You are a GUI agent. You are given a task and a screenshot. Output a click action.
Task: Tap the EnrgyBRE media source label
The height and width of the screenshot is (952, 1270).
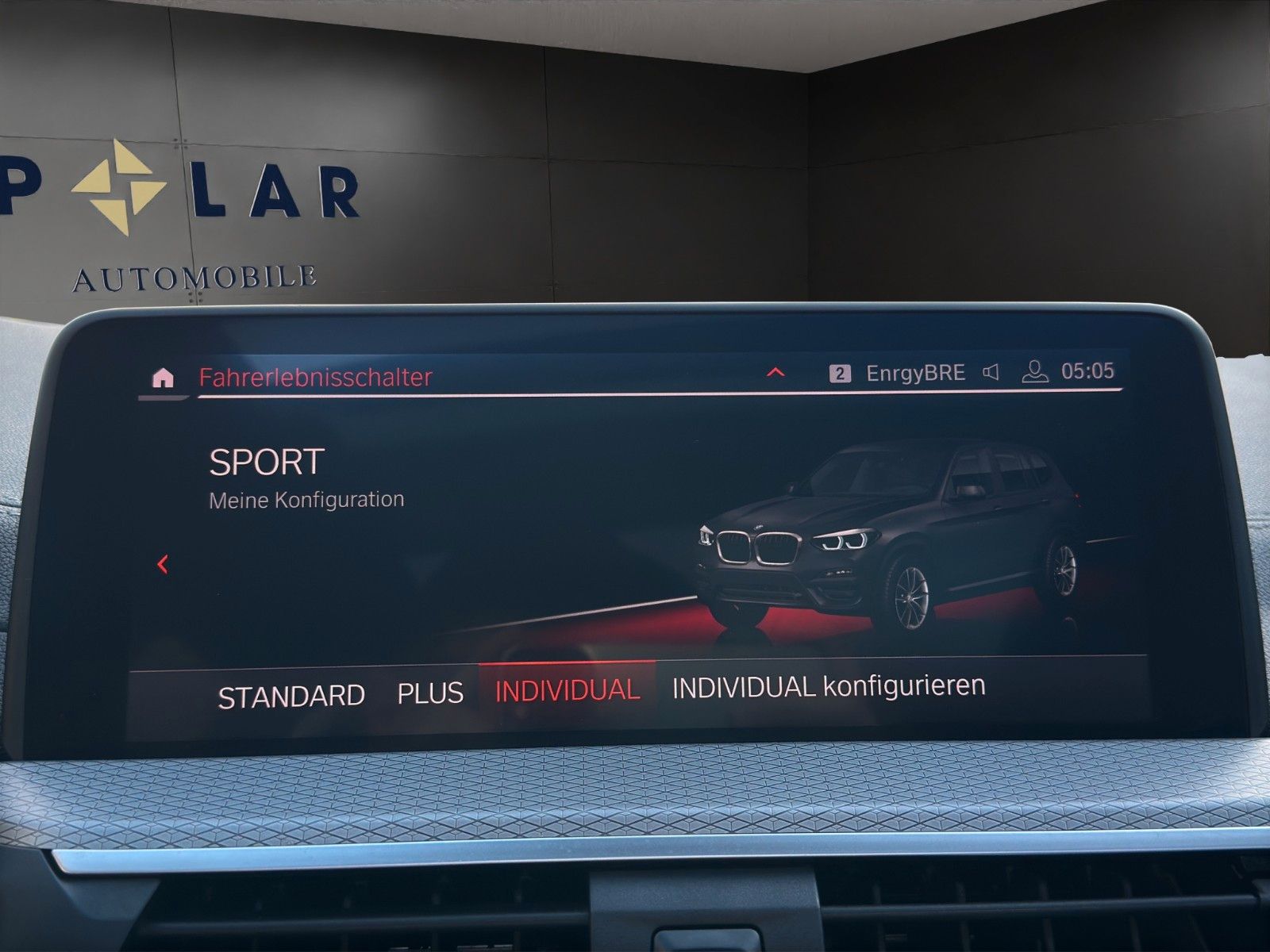click(914, 369)
